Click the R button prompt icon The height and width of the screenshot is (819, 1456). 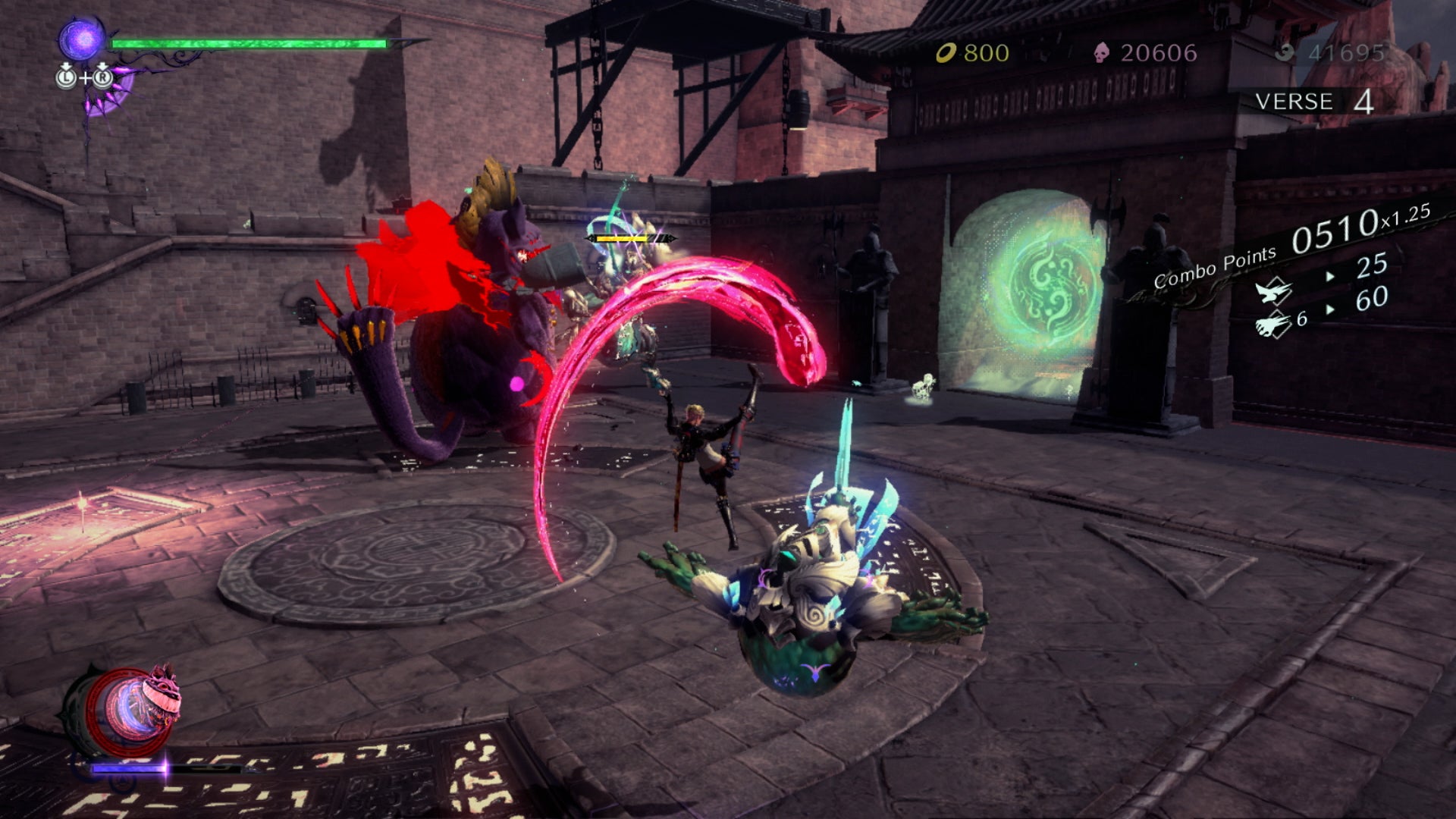101,77
